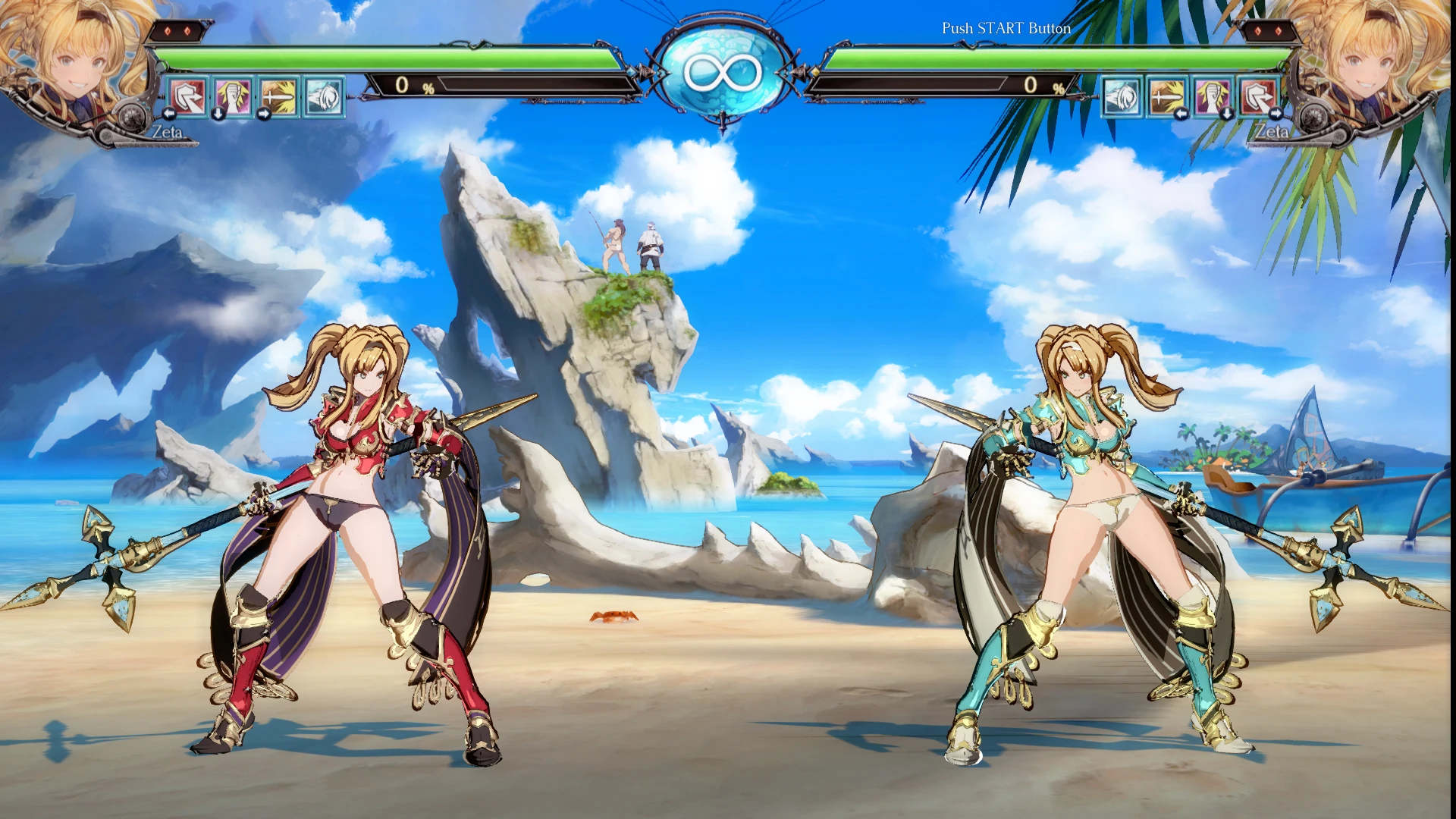Select Player 2's pink fist skill icon
This screenshot has height=819, width=1456.
[1211, 97]
